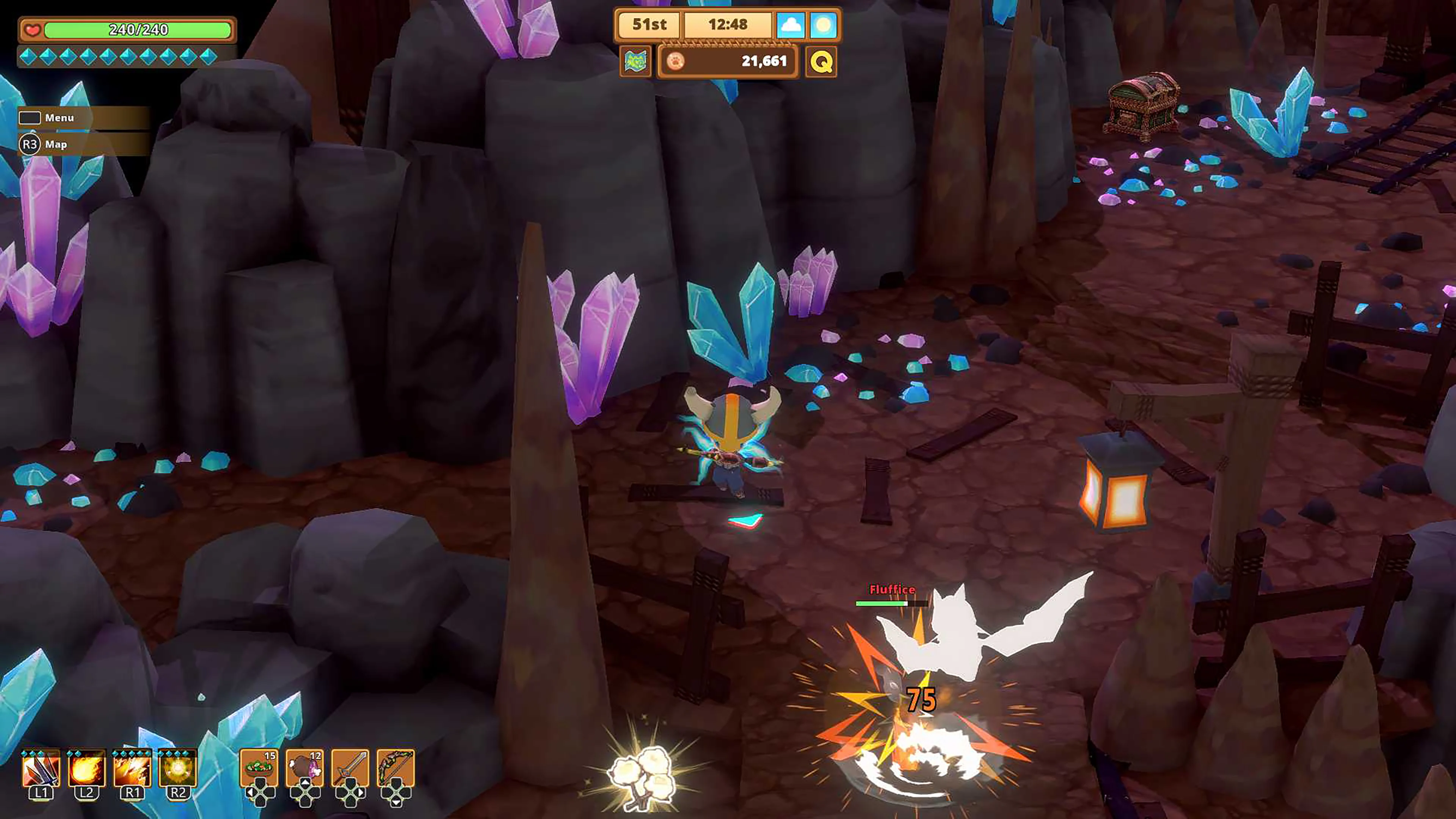
Task: Click the R3 Map shortcut label
Action: [56, 144]
